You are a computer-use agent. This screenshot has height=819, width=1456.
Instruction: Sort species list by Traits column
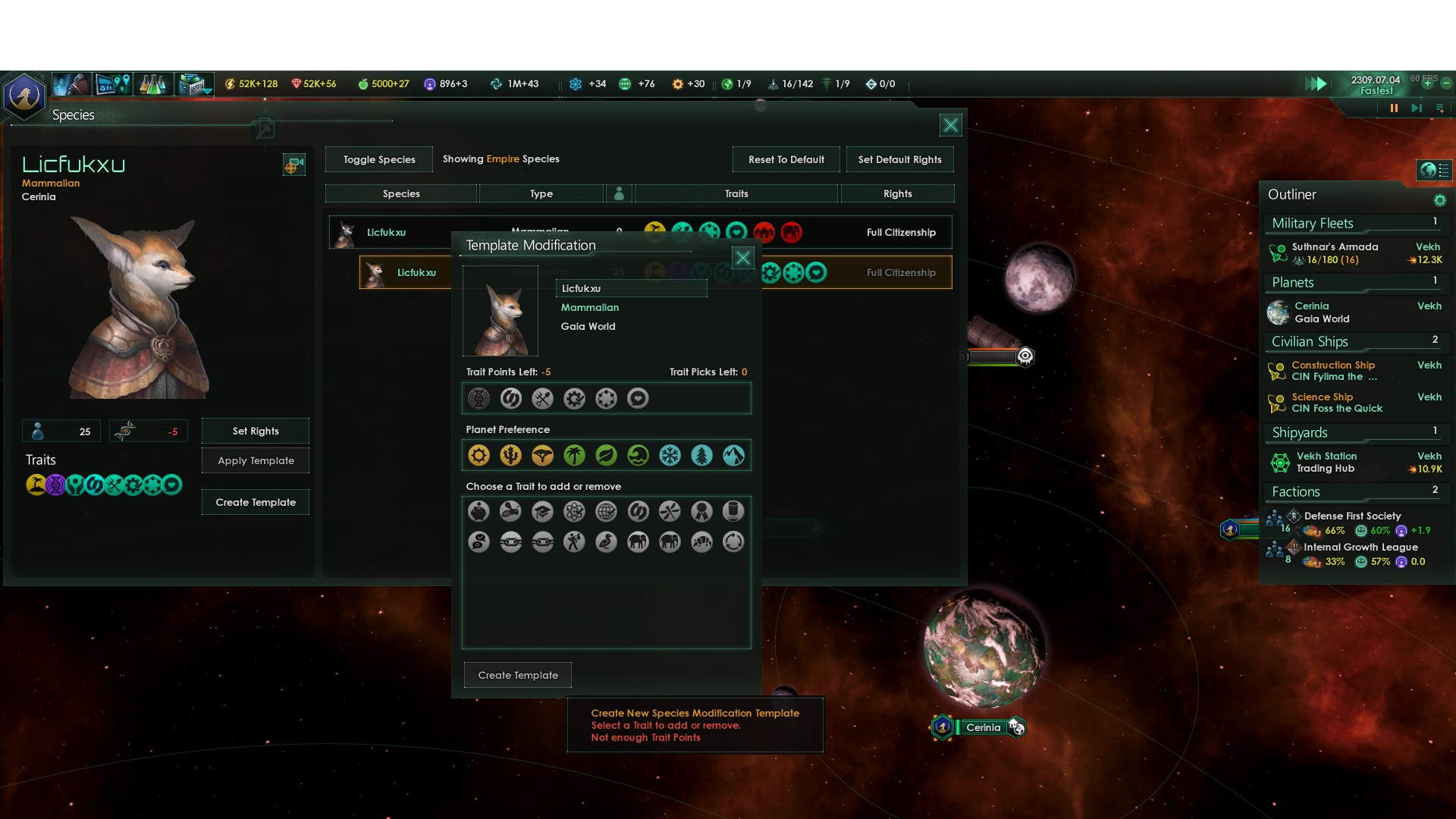[736, 193]
